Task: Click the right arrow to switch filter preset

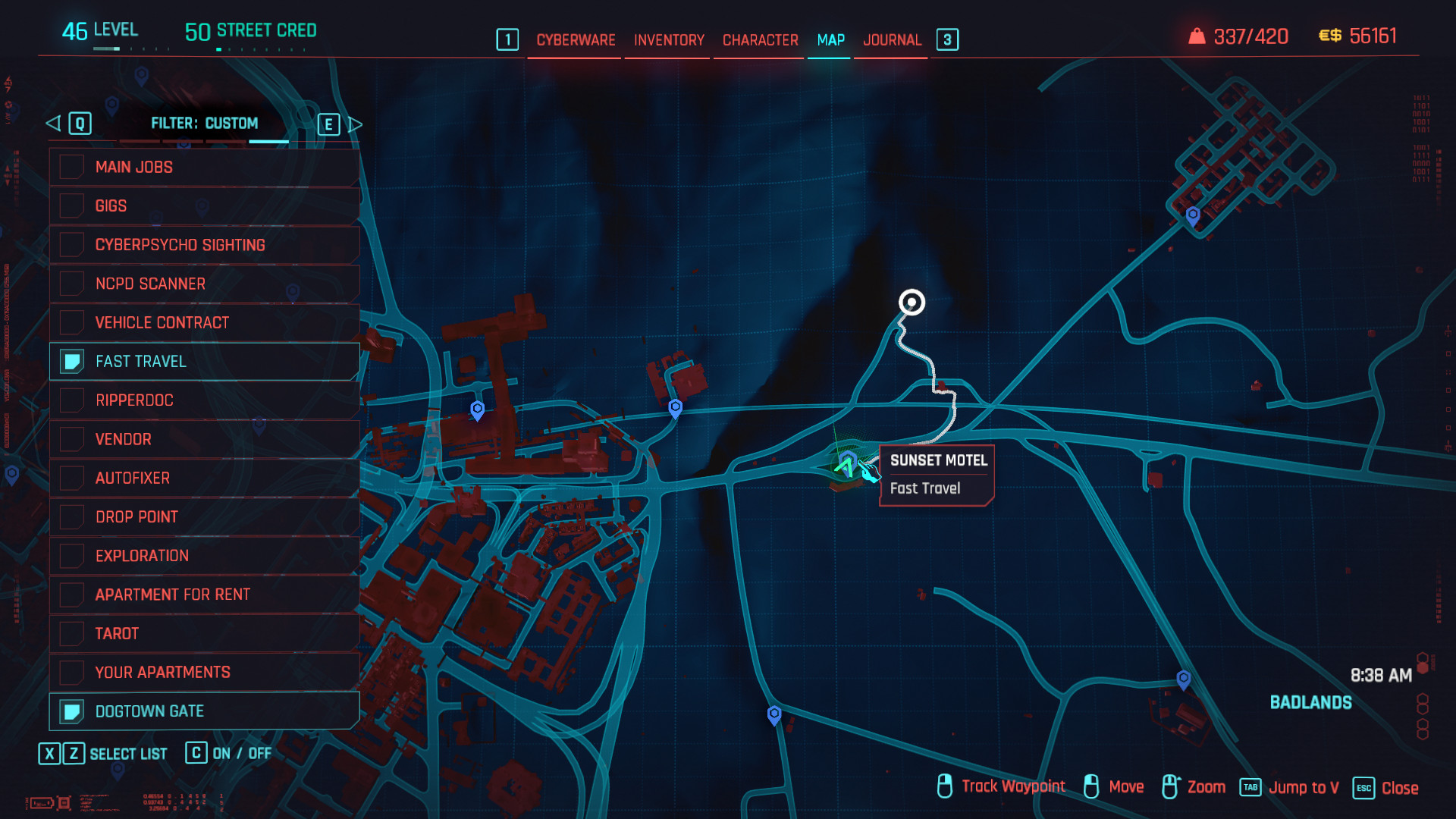Action: [356, 124]
